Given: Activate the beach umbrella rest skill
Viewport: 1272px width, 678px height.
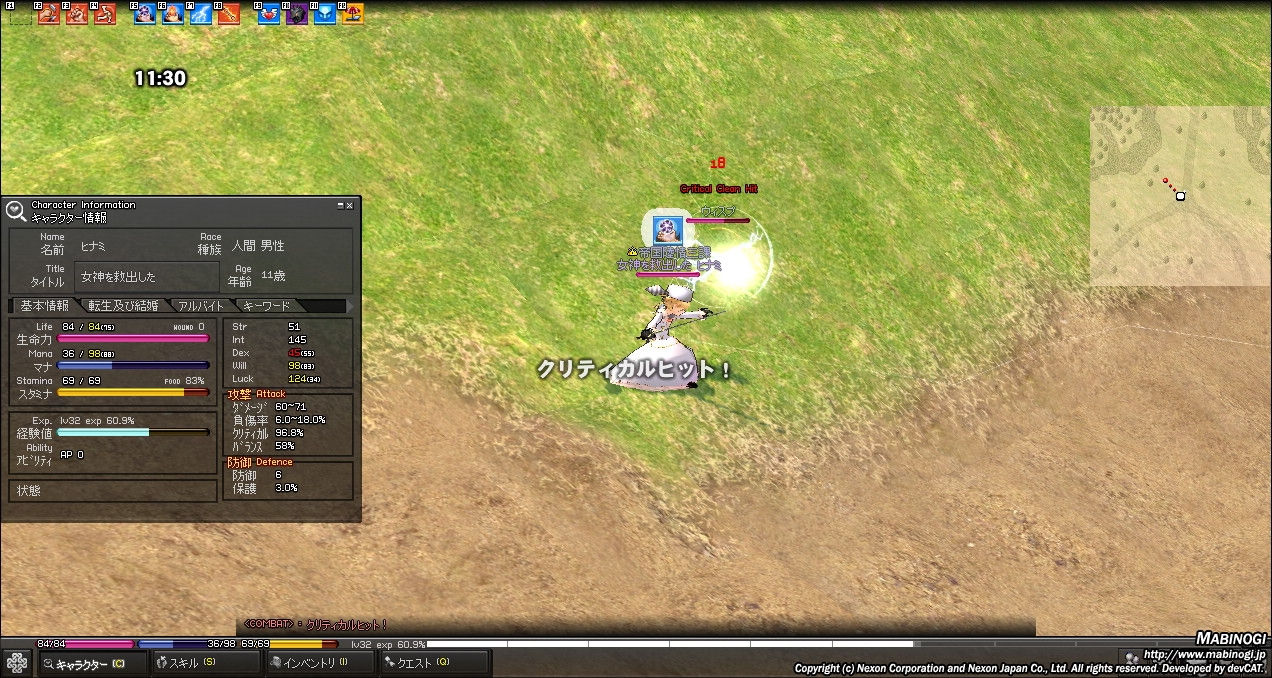Looking at the screenshot, I should pos(353,14).
